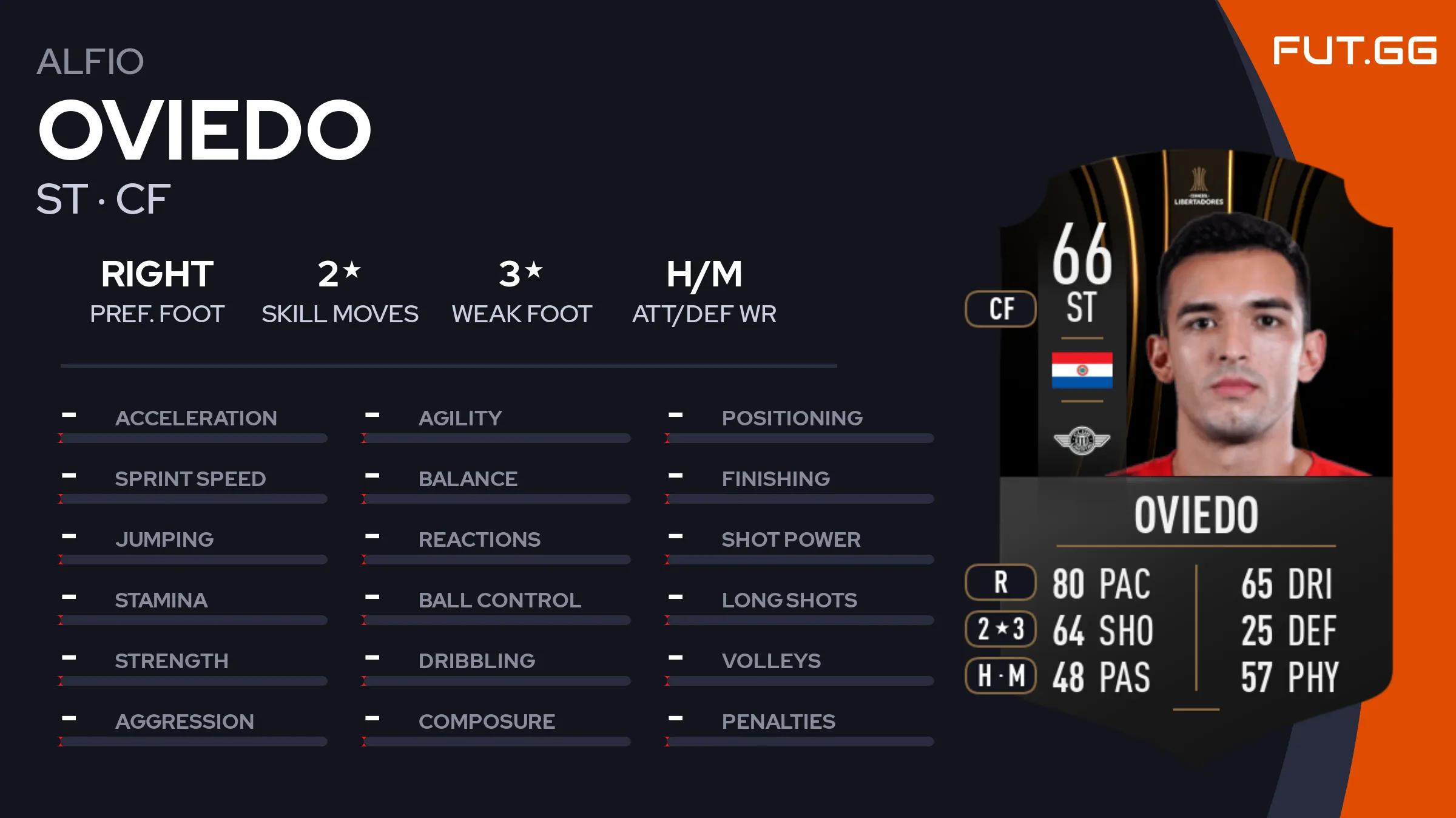Click the FUT.GG logo
The width and height of the screenshot is (1456, 818).
click(1354, 50)
